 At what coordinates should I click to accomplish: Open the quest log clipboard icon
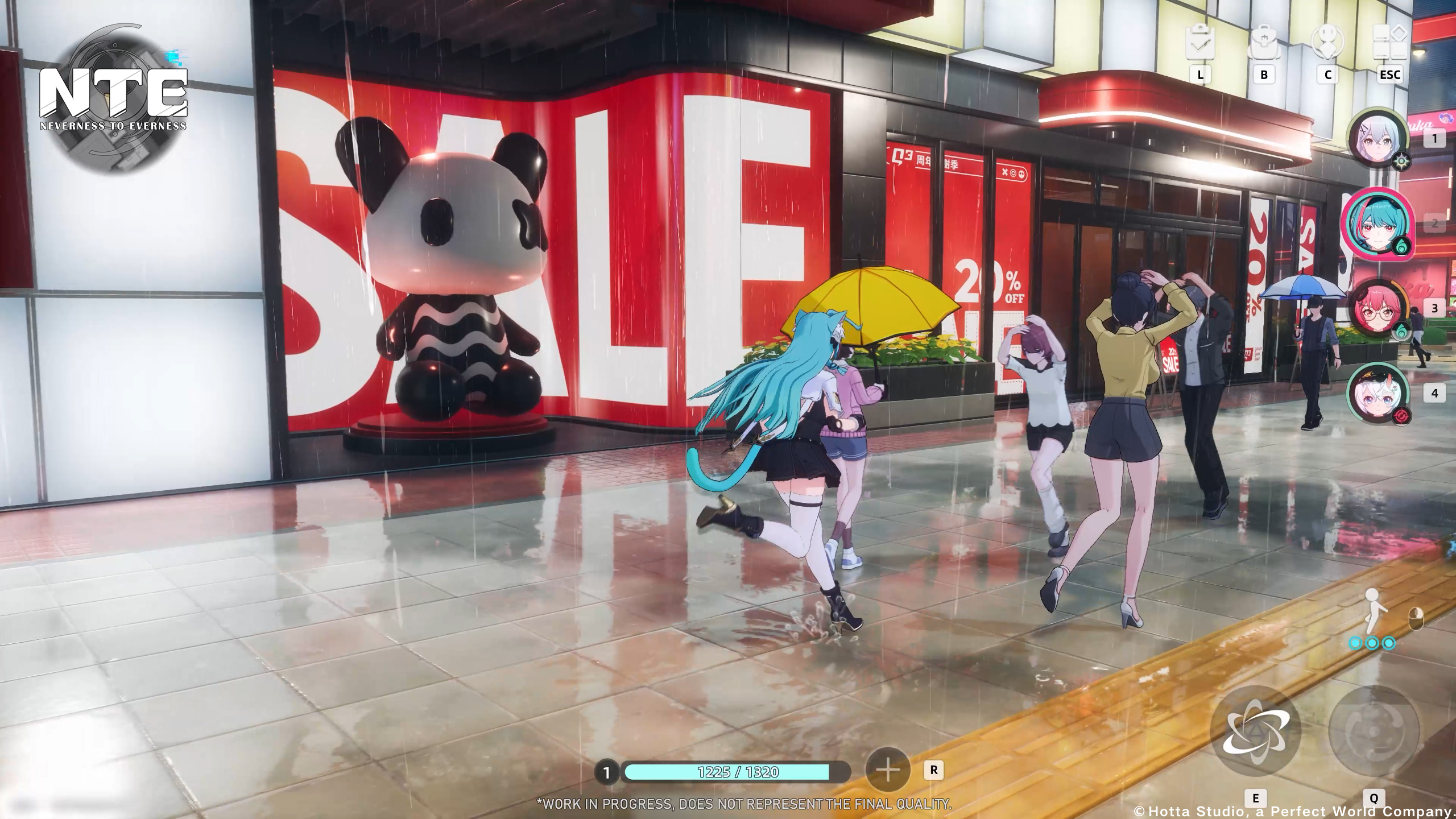pyautogui.click(x=1200, y=44)
